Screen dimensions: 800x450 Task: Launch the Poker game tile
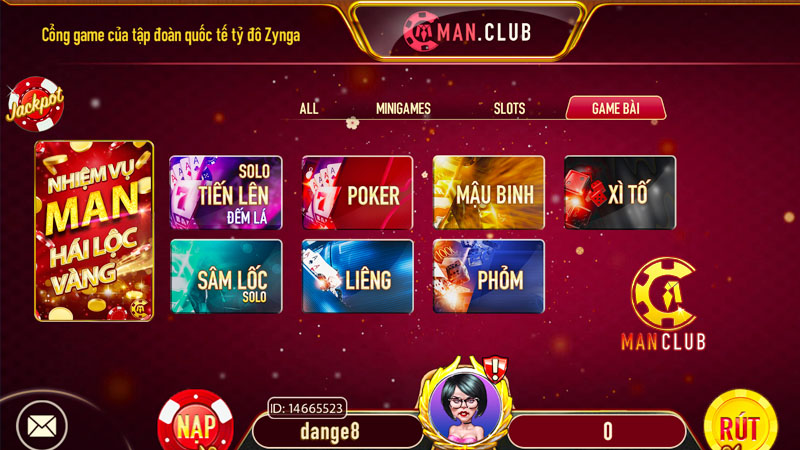[x=357, y=193]
